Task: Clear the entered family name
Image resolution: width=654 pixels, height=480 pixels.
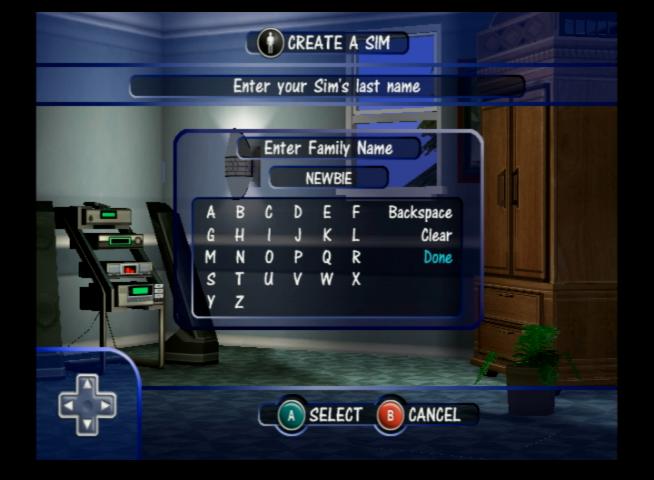Action: pos(436,236)
